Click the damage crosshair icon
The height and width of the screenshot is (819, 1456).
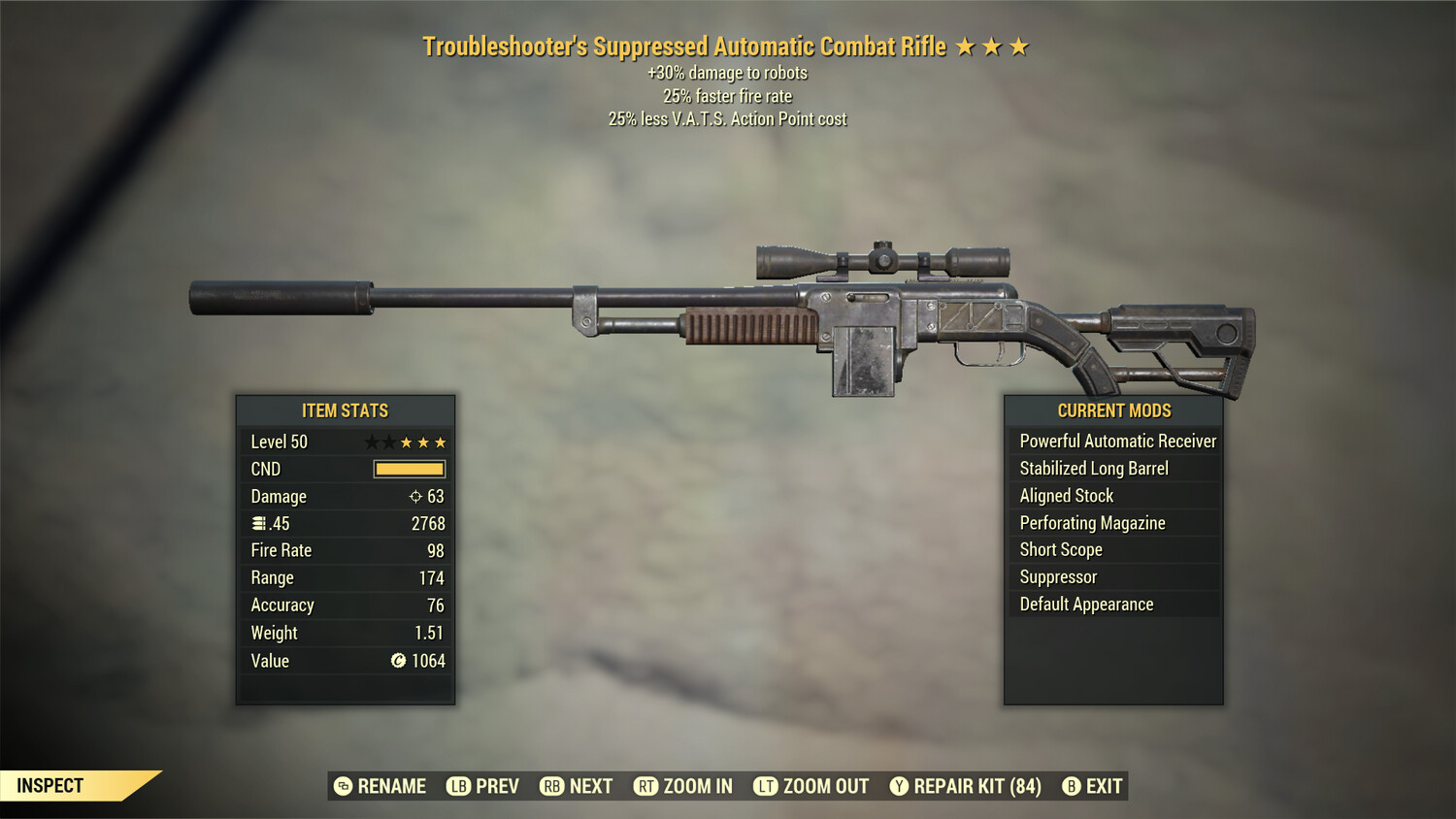414,496
